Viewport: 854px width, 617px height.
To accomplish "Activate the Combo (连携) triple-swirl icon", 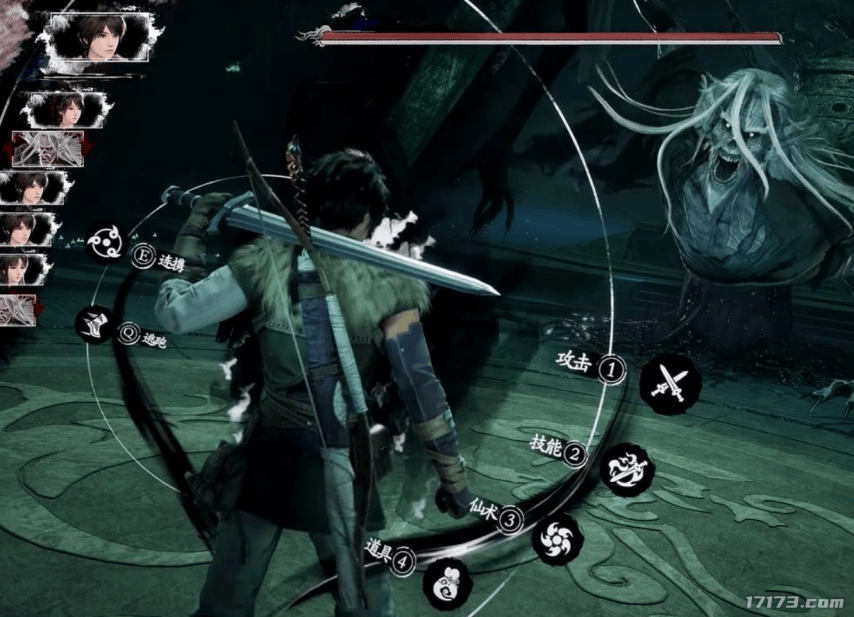I will [x=105, y=243].
